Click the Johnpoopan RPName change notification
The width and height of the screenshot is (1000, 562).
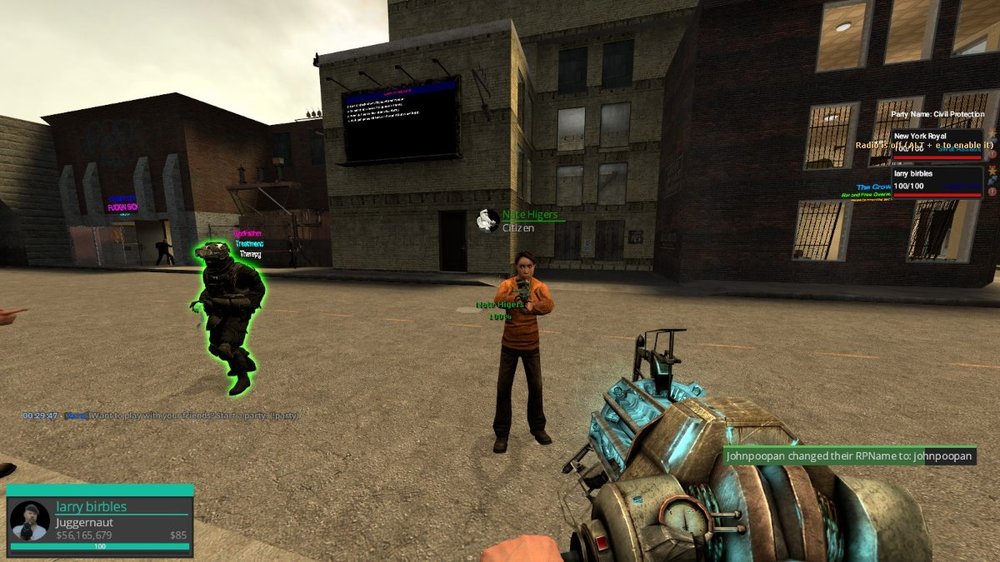coord(849,455)
